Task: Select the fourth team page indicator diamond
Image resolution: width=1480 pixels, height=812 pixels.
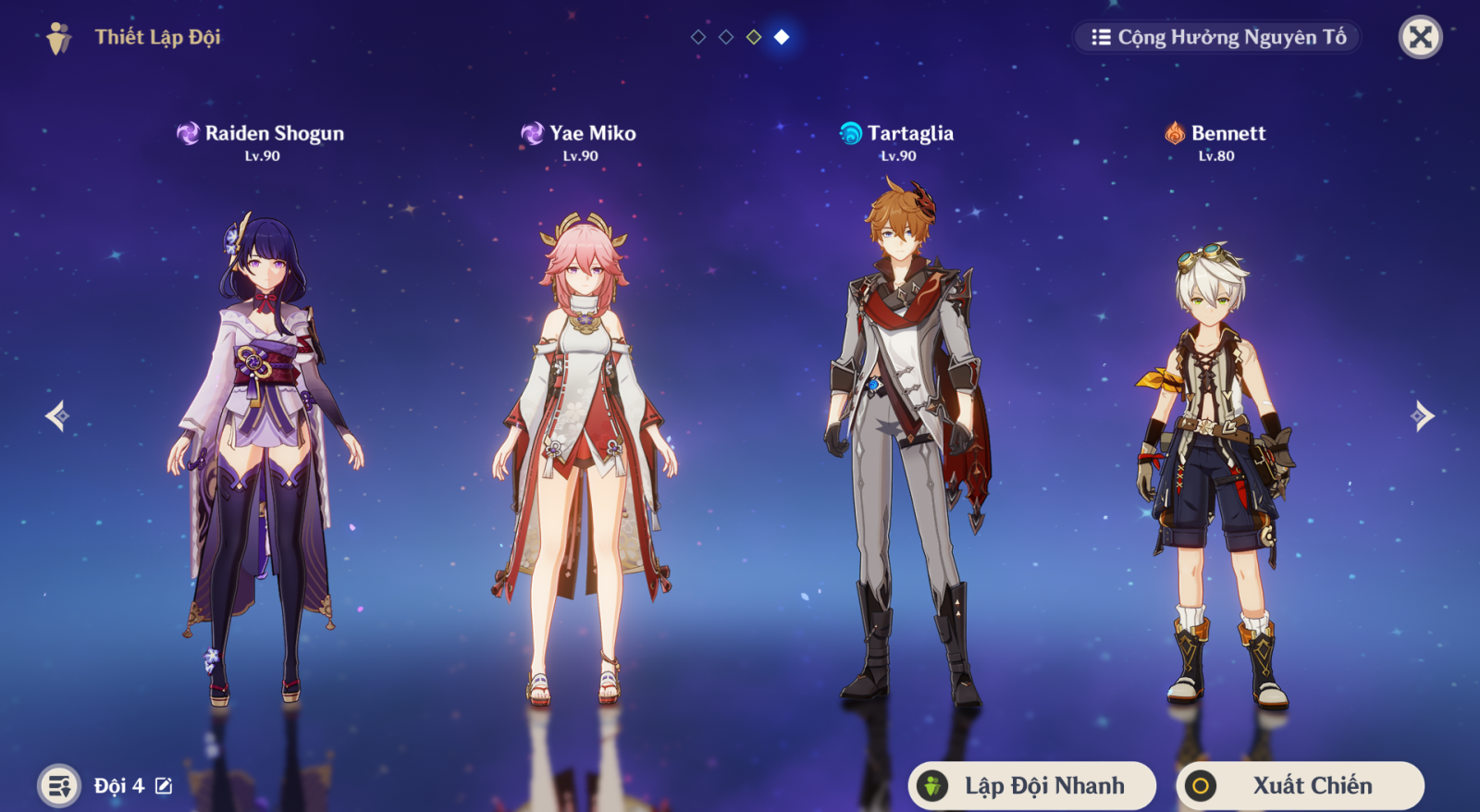Action: point(780,38)
